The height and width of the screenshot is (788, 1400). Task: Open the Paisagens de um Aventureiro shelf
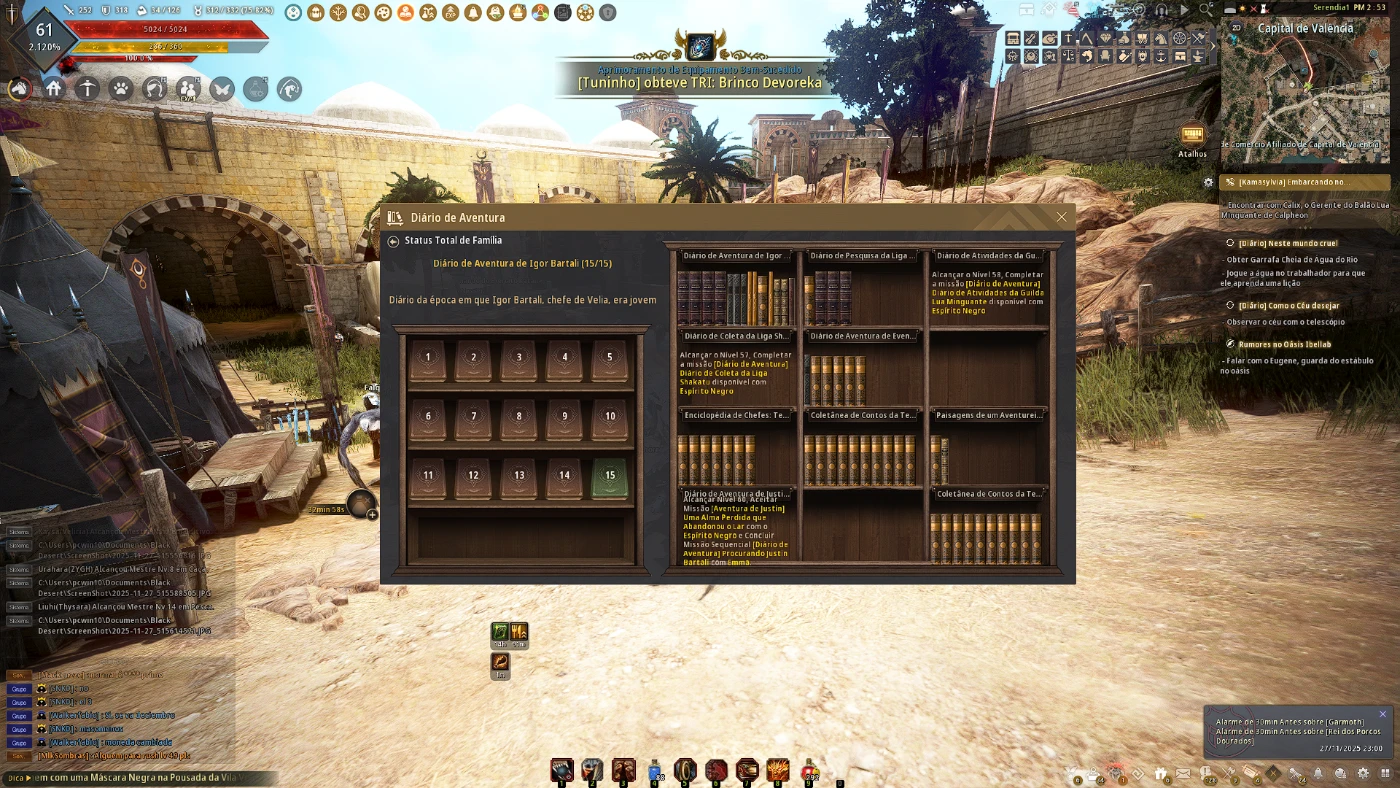click(989, 449)
